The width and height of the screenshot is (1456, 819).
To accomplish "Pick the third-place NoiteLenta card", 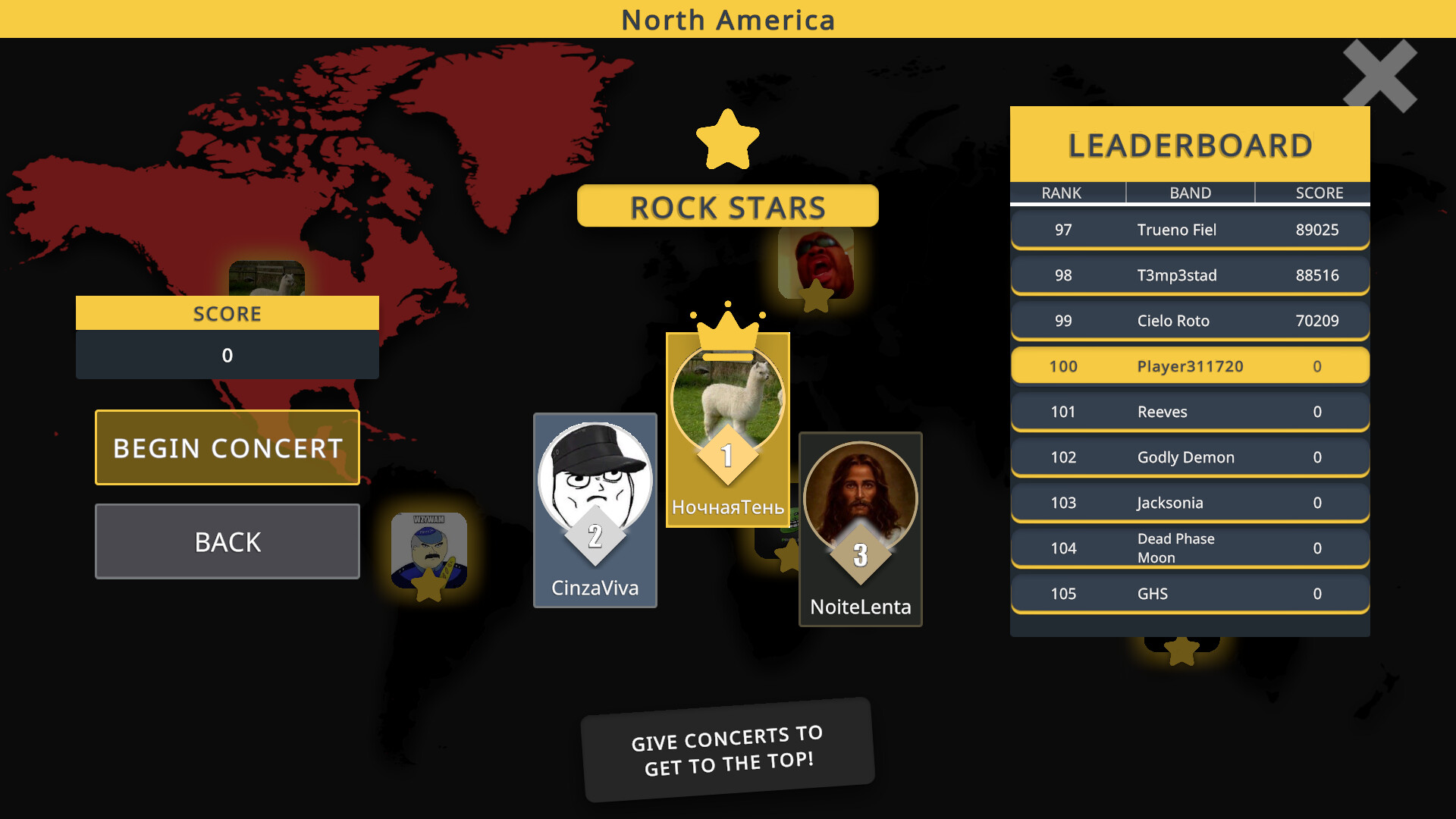I will click(x=860, y=529).
